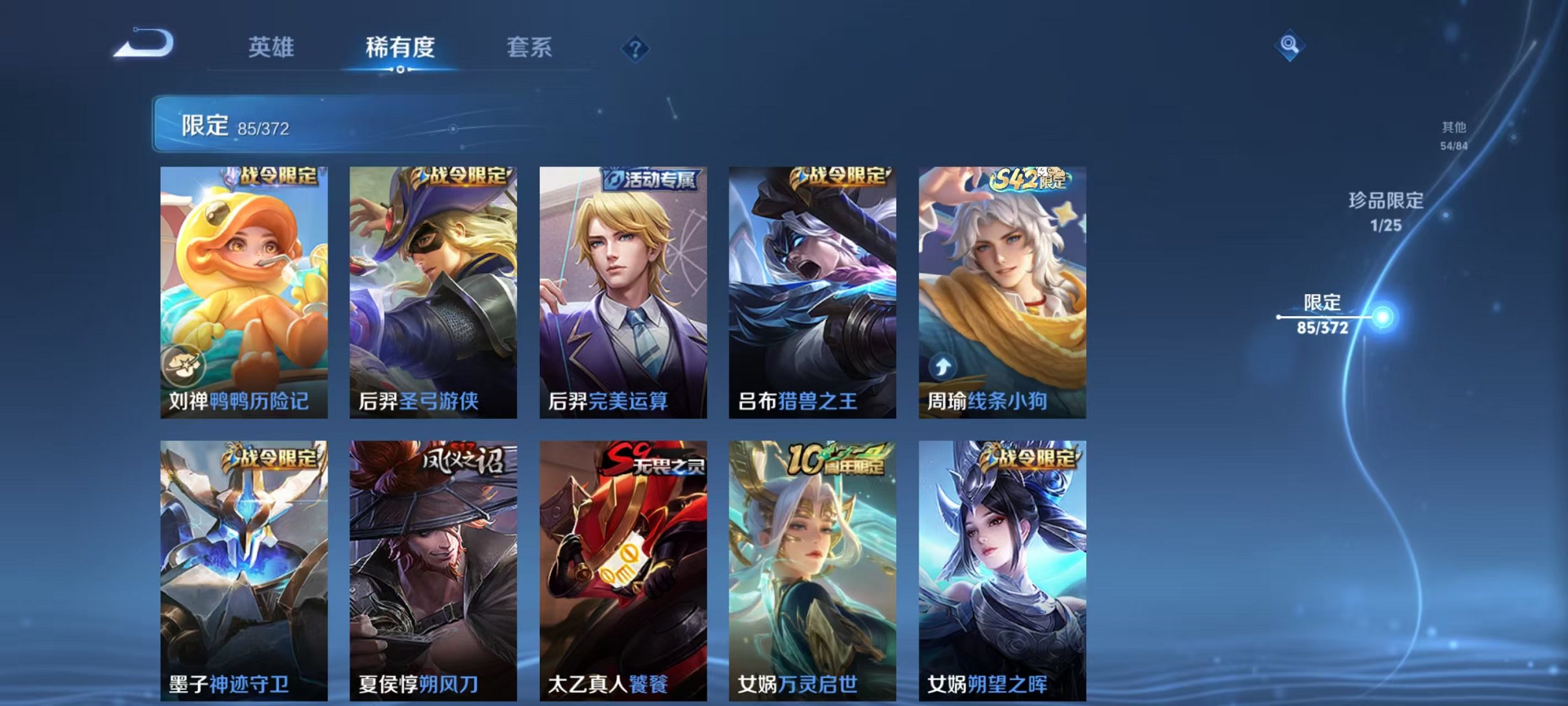Open the 后羿 圣弓游侠 skin thumbnail

[x=433, y=286]
